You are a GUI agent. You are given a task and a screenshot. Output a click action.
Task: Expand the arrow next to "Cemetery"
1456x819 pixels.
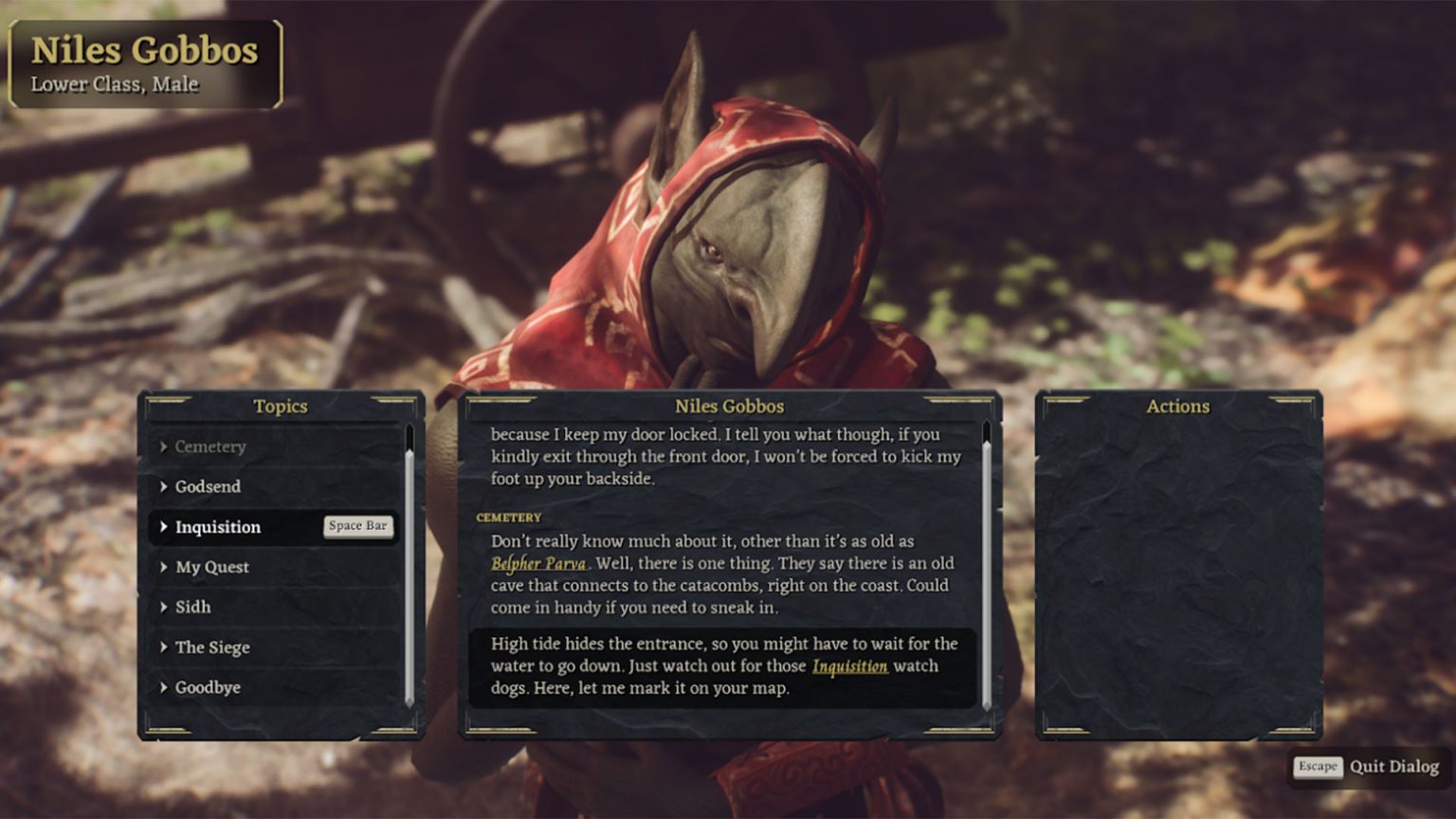[x=166, y=446]
